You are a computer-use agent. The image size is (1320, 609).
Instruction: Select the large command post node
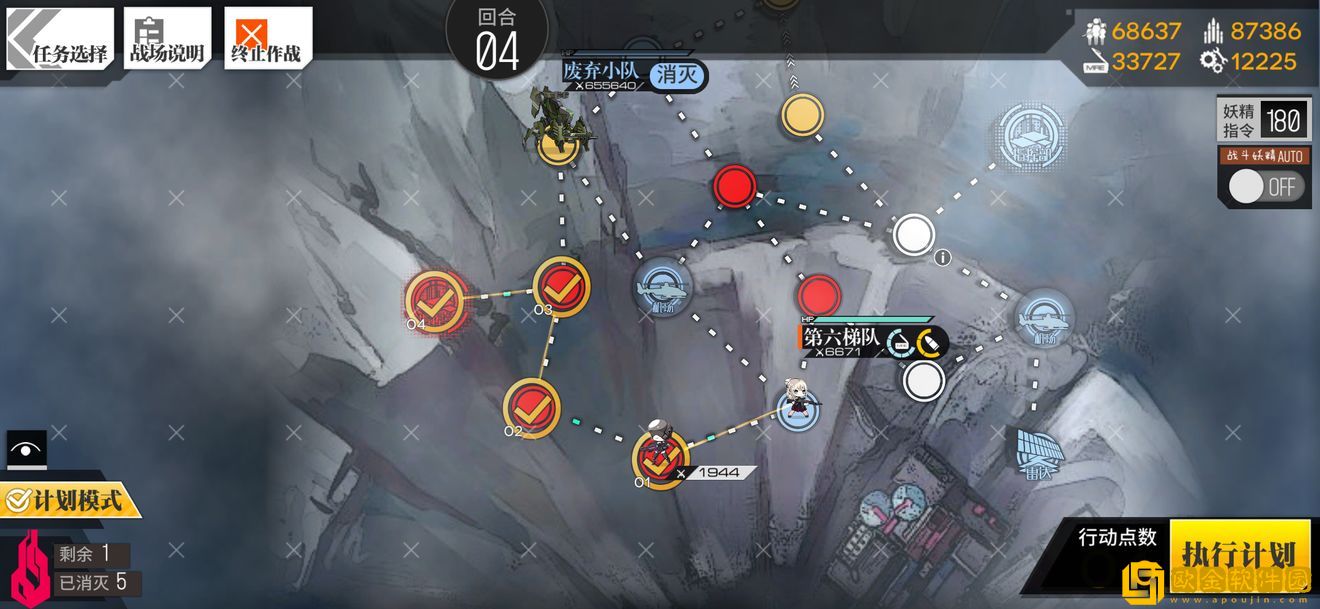pyautogui.click(x=1031, y=136)
